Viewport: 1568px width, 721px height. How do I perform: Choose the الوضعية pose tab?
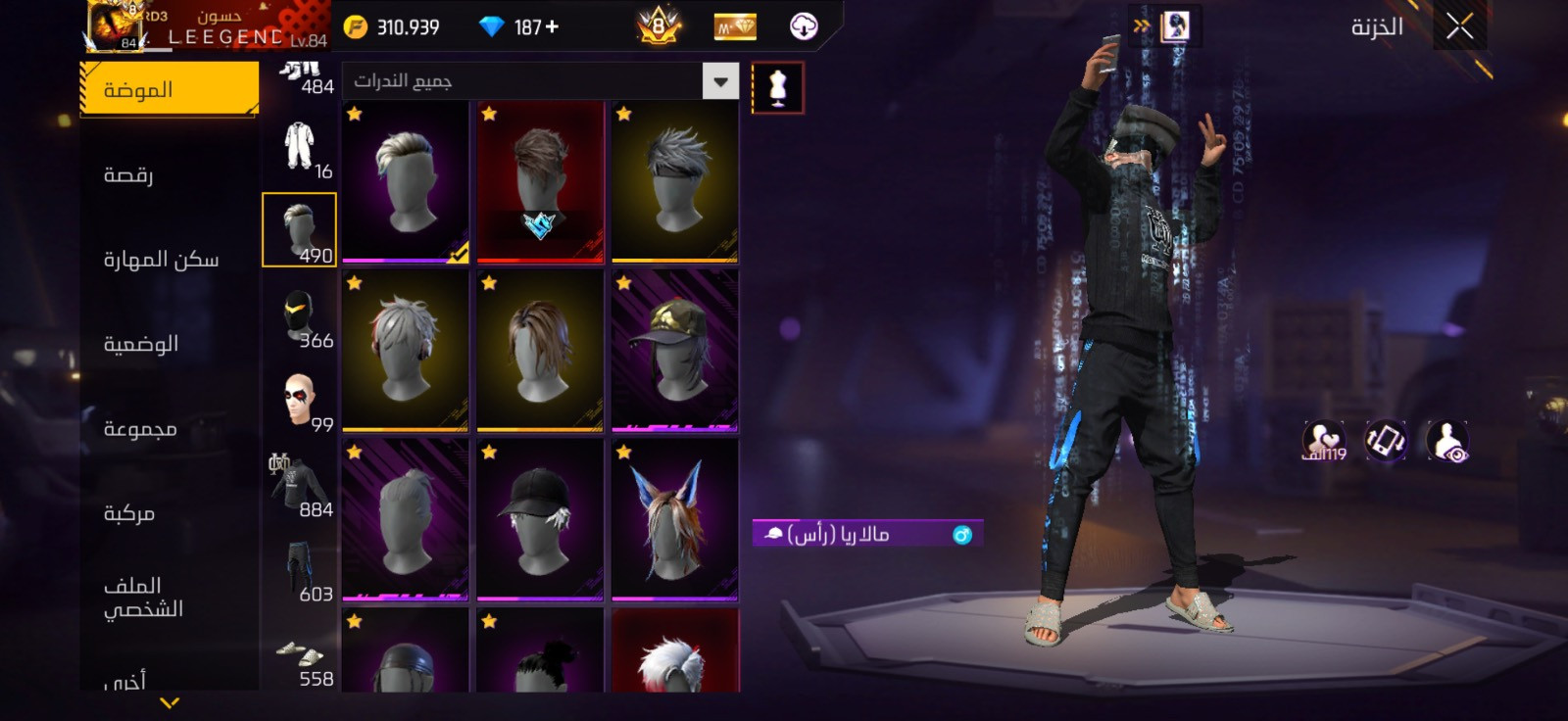coord(141,344)
